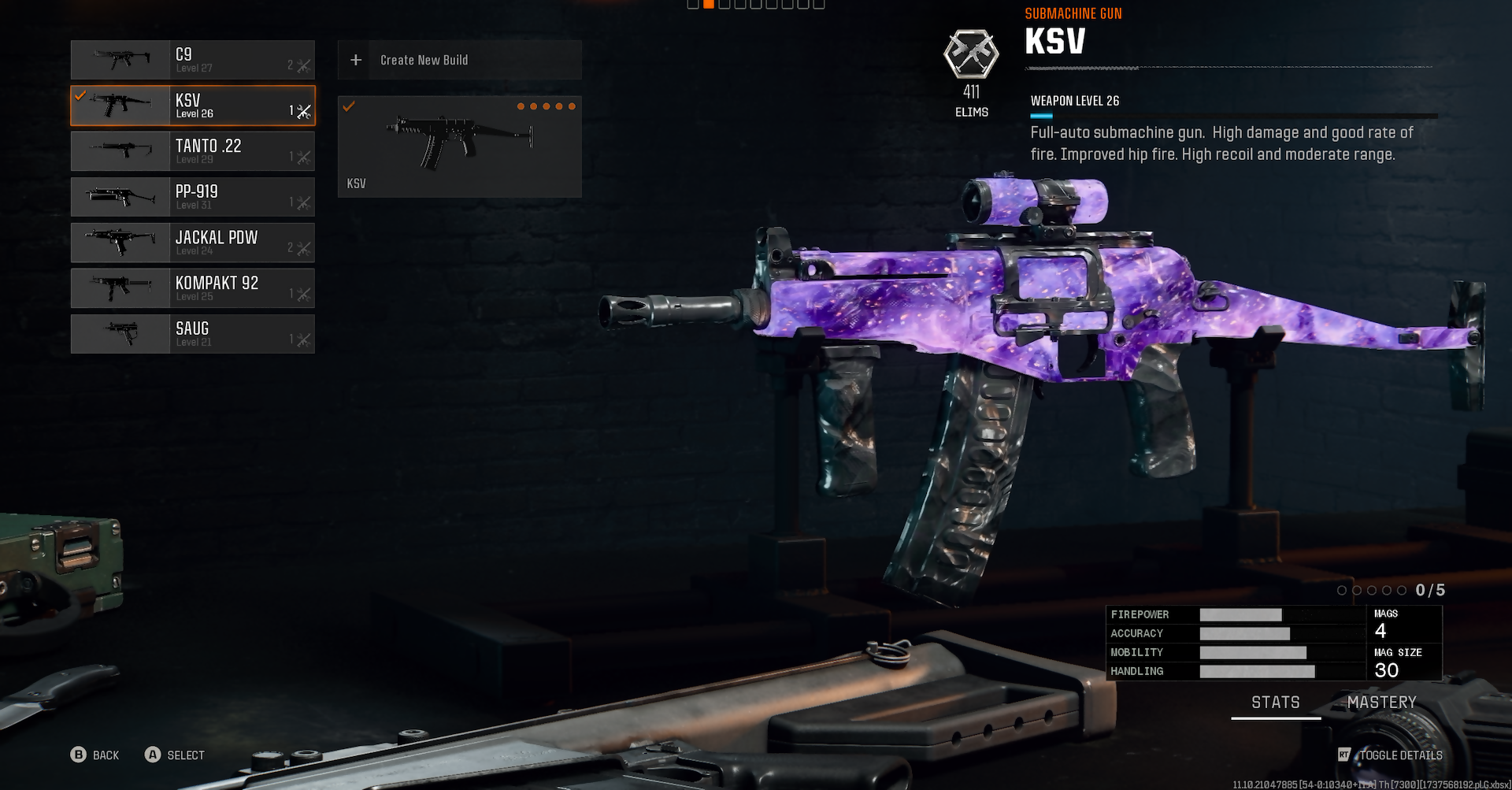Choose the KSV weapon row
This screenshot has height=790, width=1512.
tap(193, 106)
